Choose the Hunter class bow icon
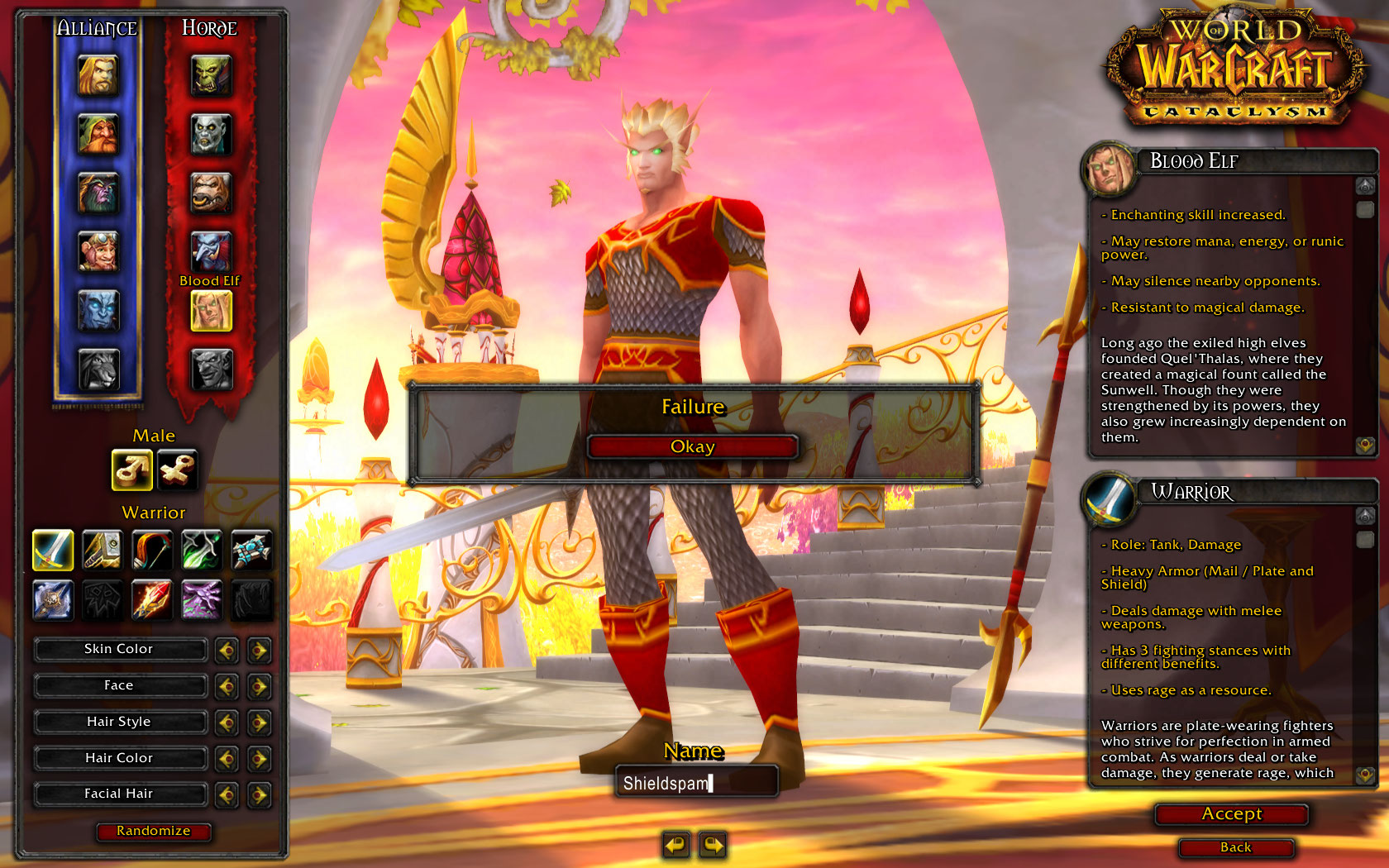Viewport: 1389px width, 868px height. click(x=152, y=551)
